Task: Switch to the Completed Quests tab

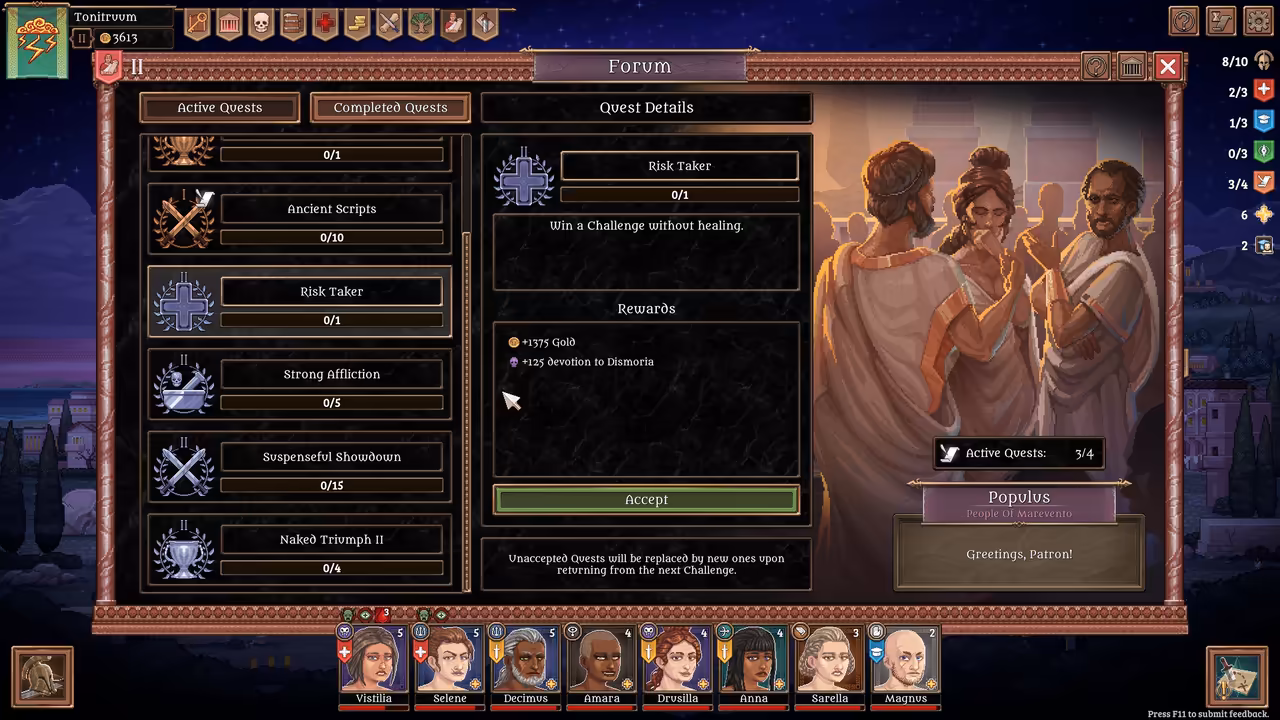Action: [x=390, y=108]
